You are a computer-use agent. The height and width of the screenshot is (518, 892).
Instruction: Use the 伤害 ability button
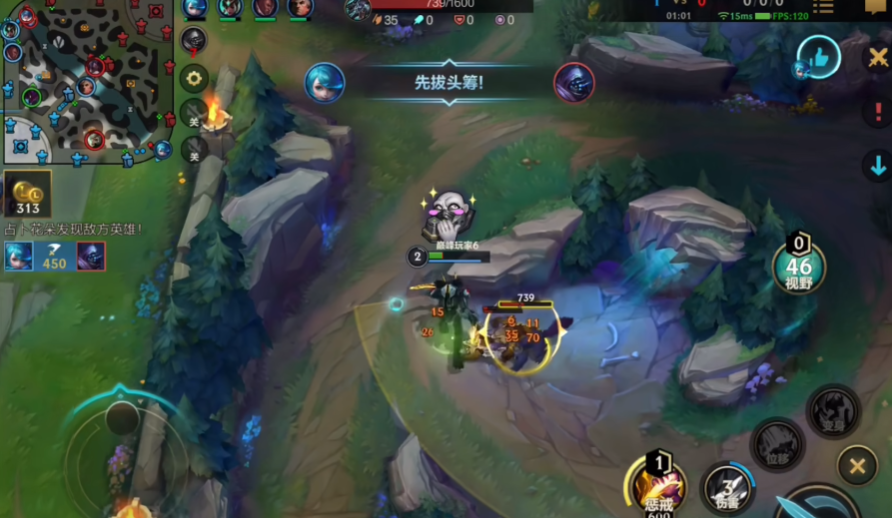click(x=727, y=487)
